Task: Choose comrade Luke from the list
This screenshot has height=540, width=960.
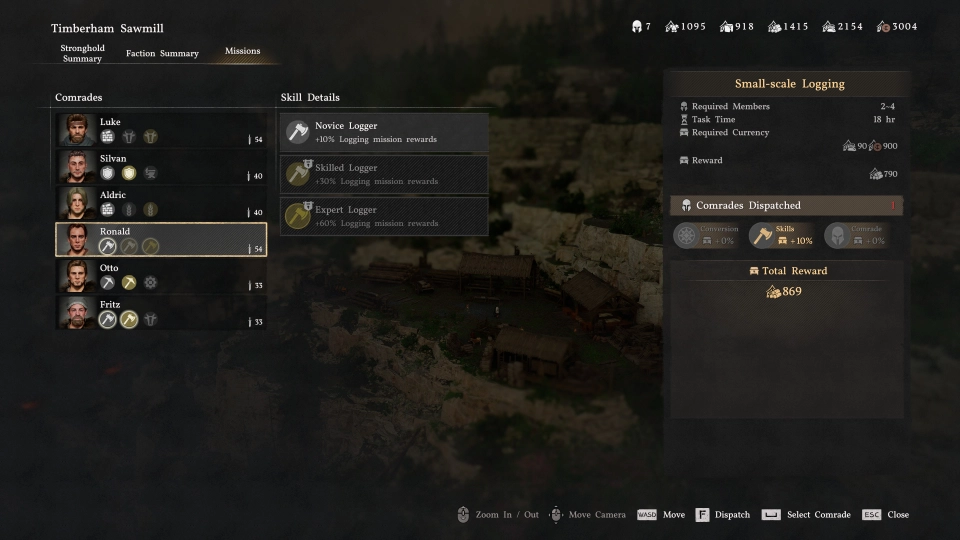Action: pyautogui.click(x=161, y=130)
